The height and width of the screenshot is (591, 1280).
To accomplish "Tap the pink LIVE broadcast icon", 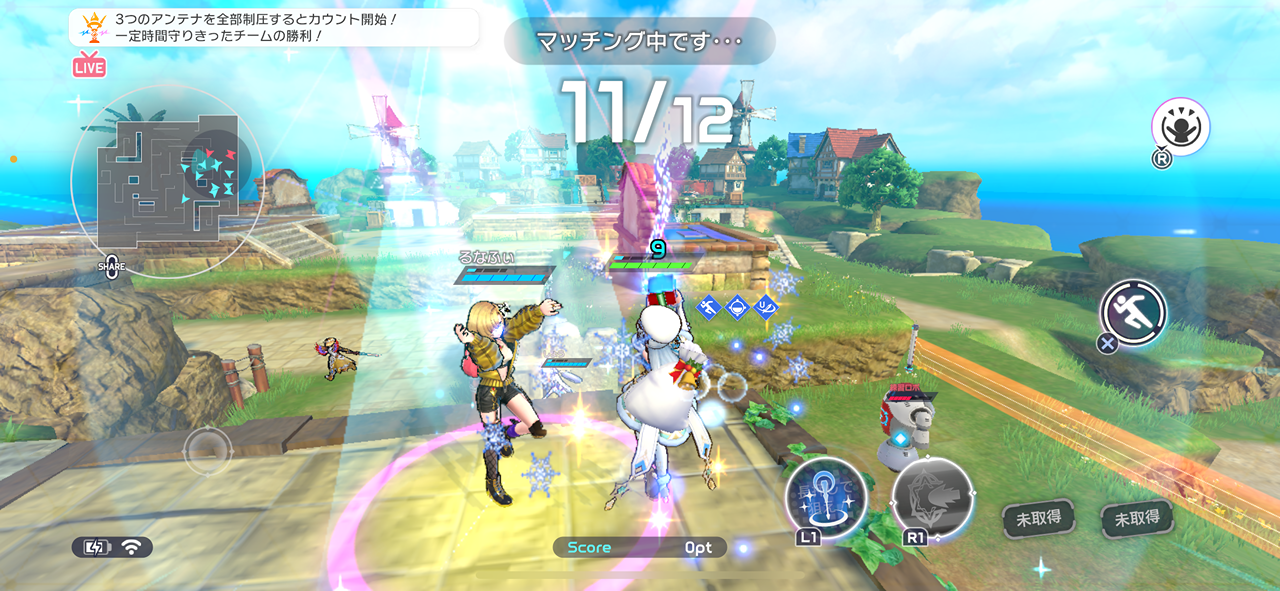I will click(89, 65).
